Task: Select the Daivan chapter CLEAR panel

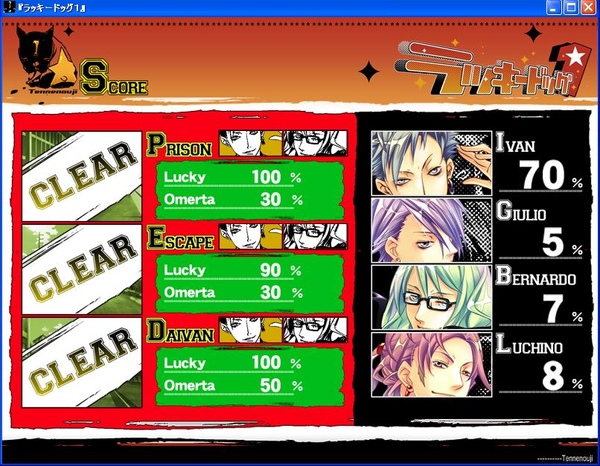Action: [82, 362]
